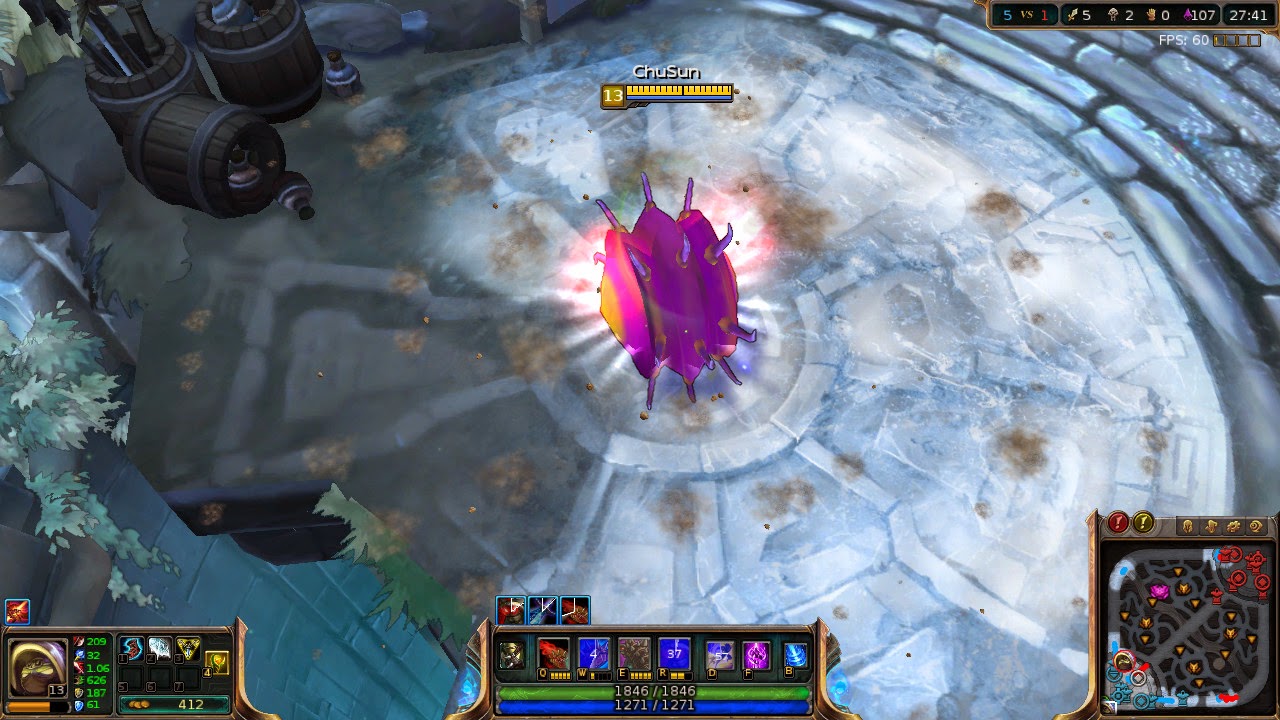Cast the Q ability from the ability bar
This screenshot has height=720, width=1280.
[x=555, y=653]
